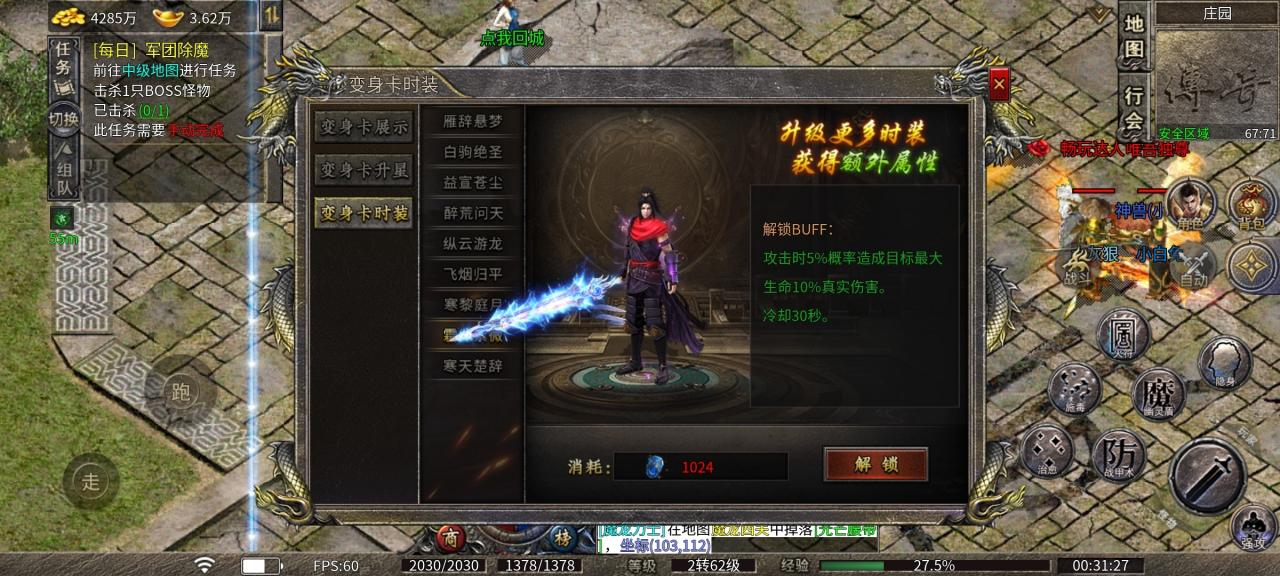Choose the 雁辞悬梦 costume entry
The image size is (1280, 576).
coord(473,122)
